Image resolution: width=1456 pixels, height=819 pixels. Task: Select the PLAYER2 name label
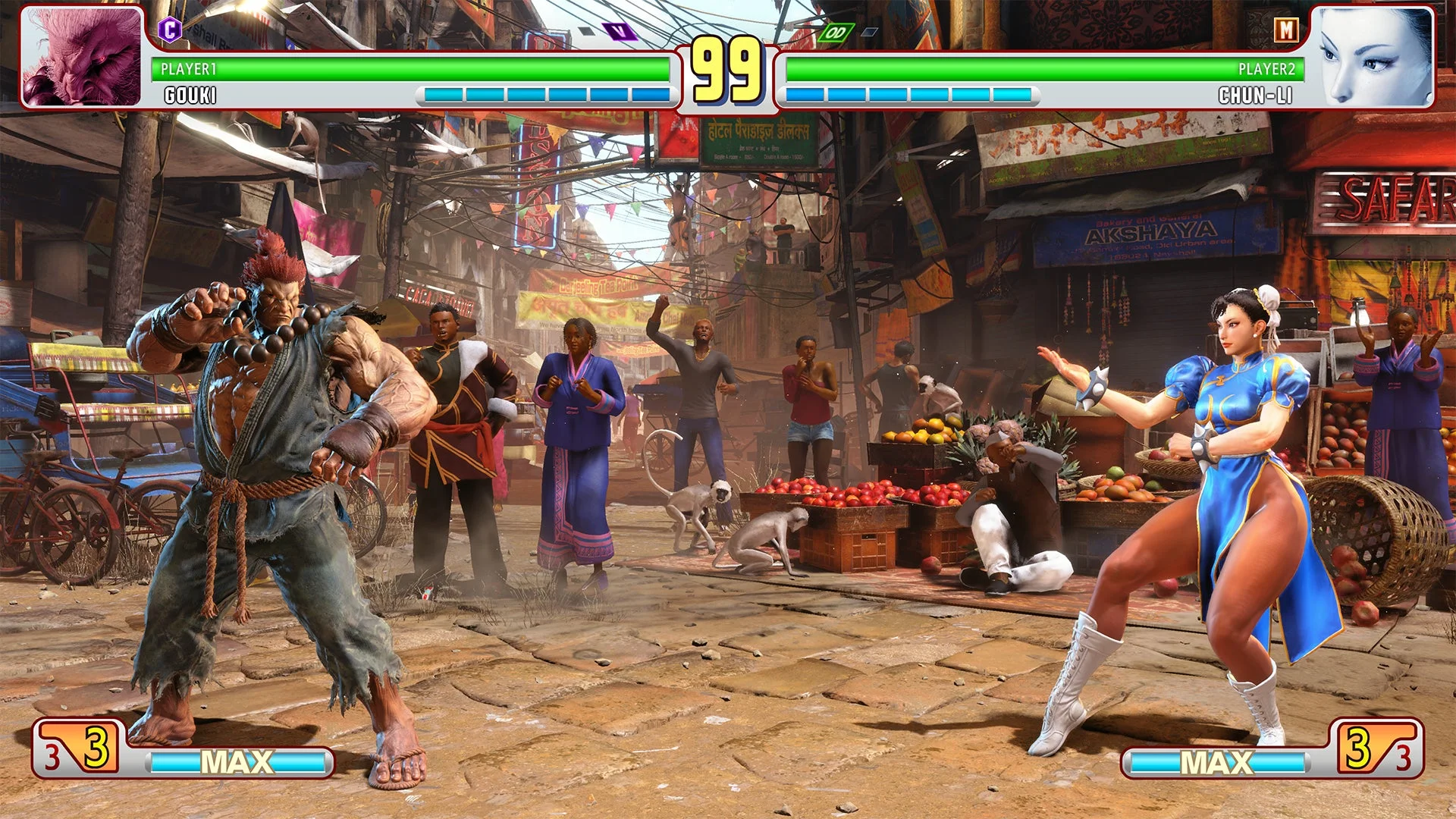(x=1266, y=70)
